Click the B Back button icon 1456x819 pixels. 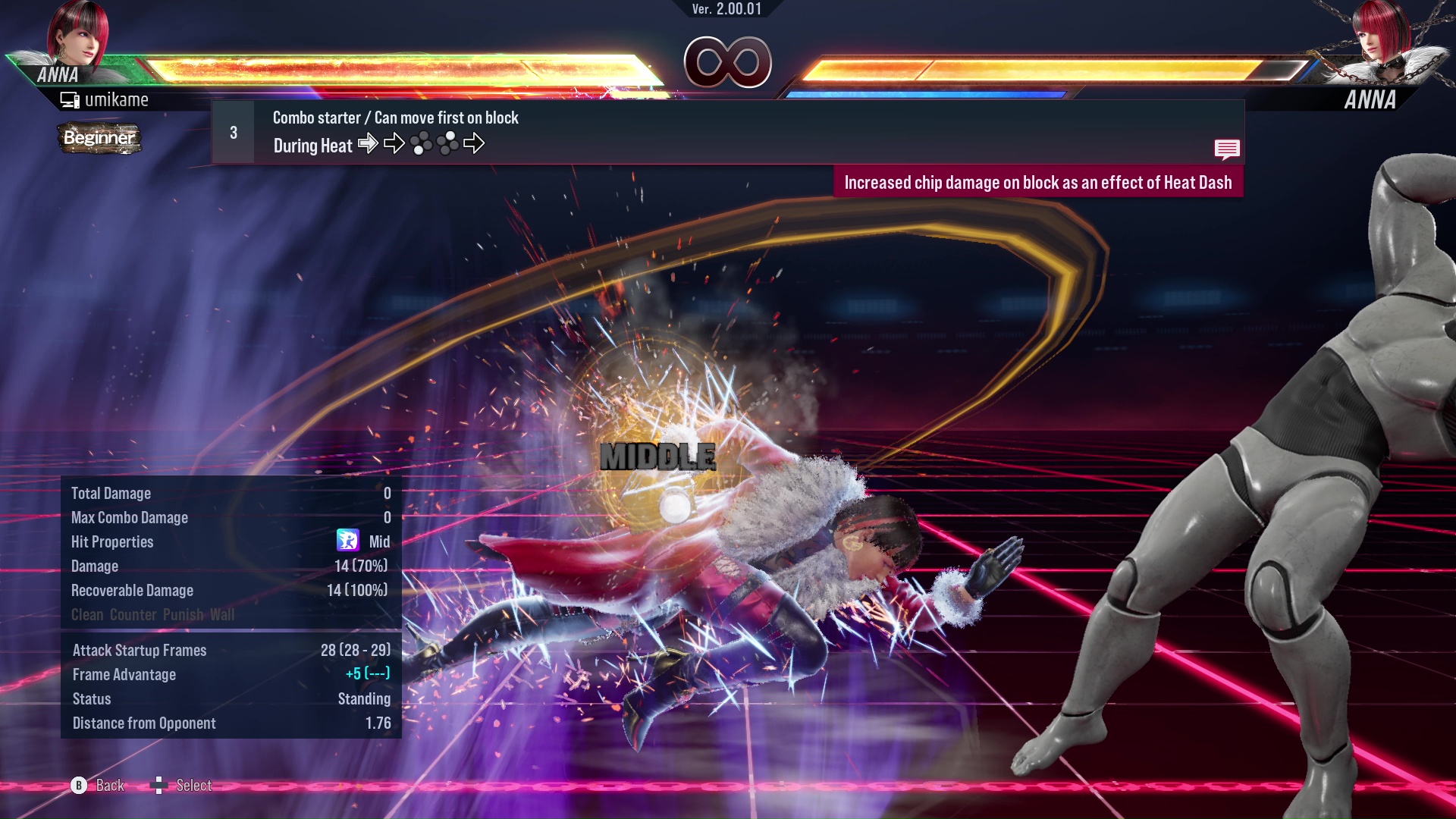click(x=78, y=786)
